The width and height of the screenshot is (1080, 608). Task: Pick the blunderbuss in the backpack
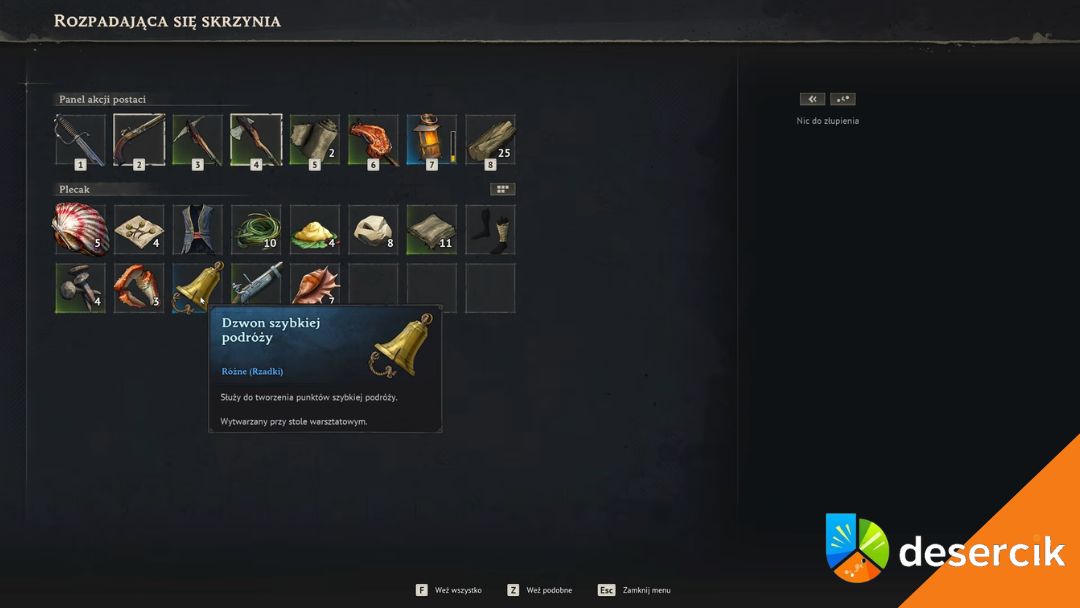tap(256, 288)
